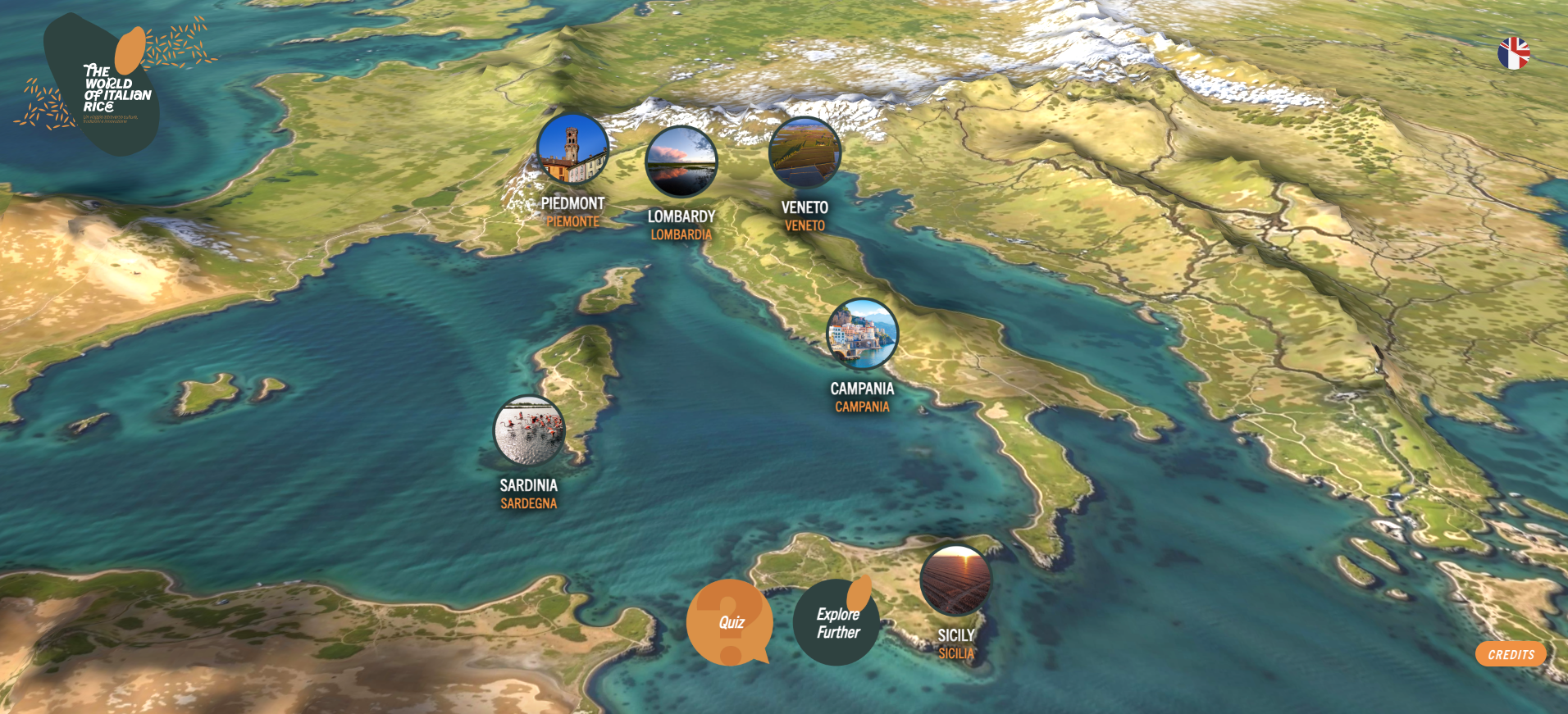
Task: Choose the Veneto region marker
Action: 805,152
